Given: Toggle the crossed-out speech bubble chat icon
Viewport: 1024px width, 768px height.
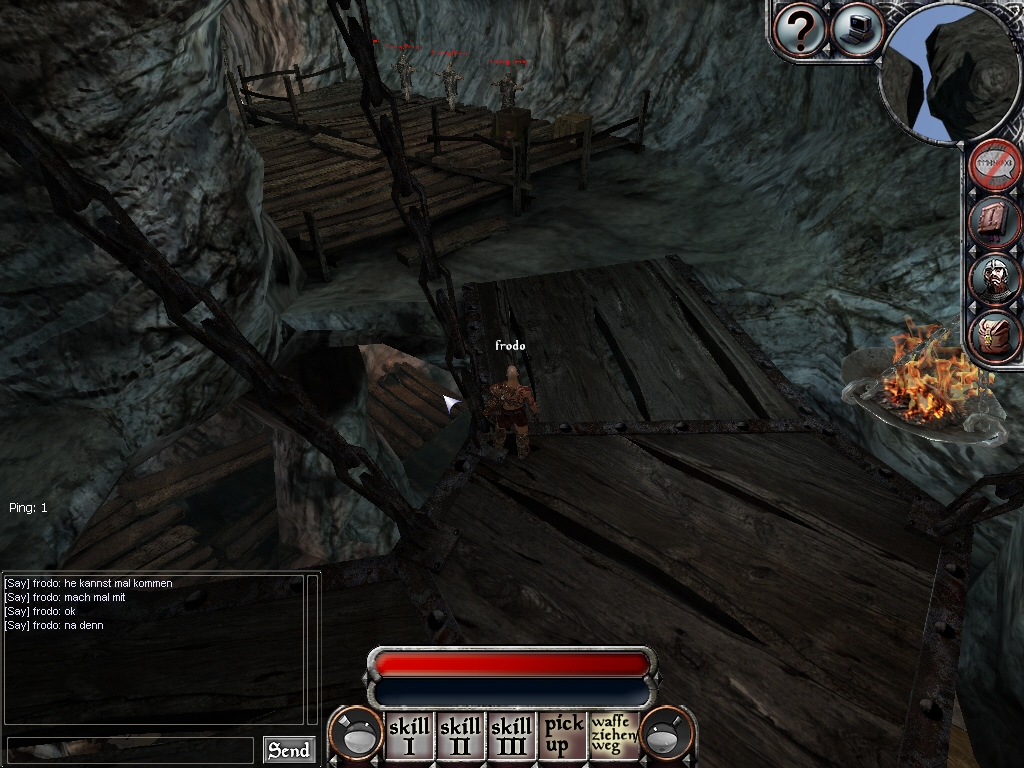Looking at the screenshot, I should (x=997, y=165).
